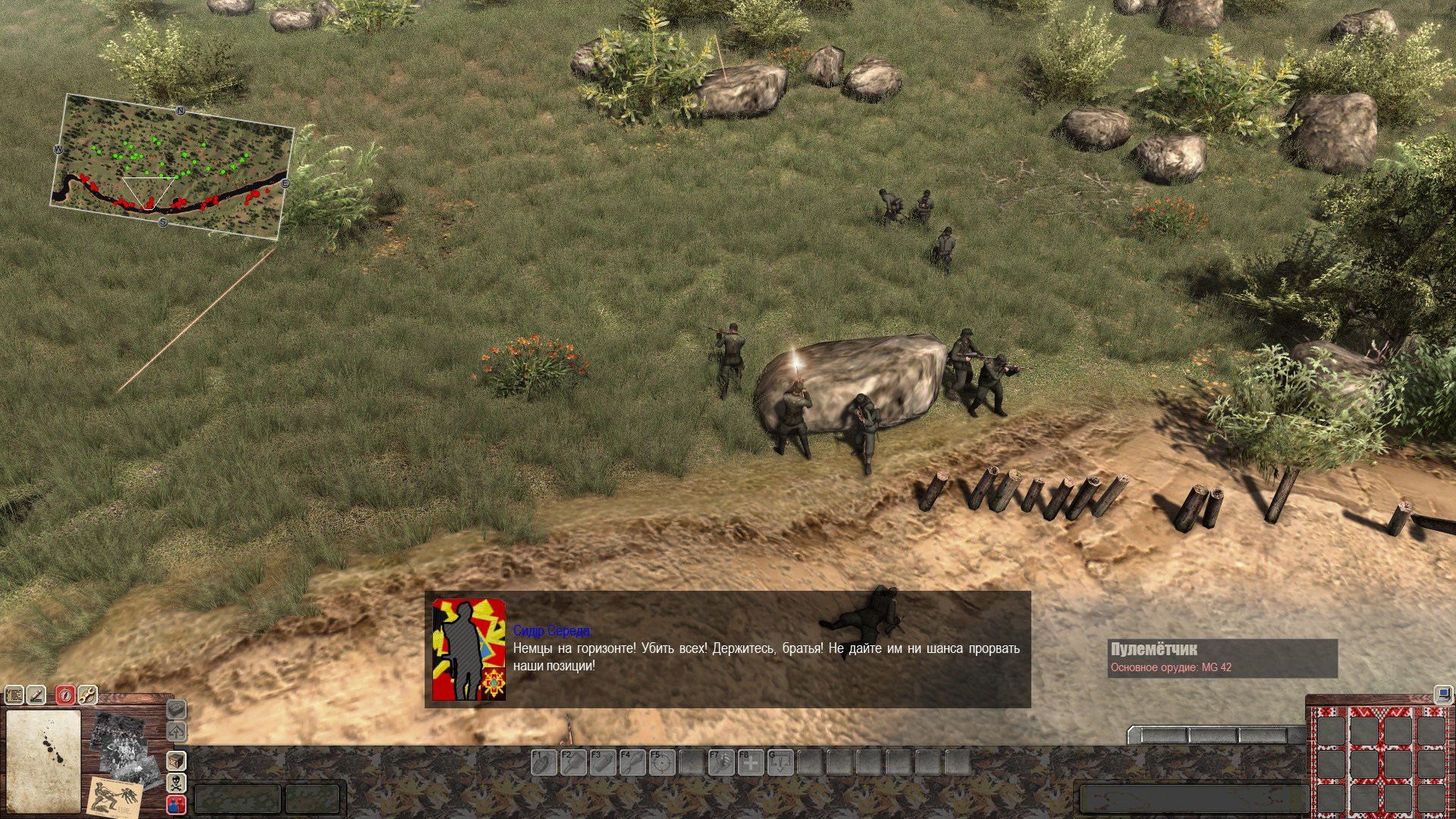
Task: Select the F3 Molotov bottle action
Action: point(602,762)
